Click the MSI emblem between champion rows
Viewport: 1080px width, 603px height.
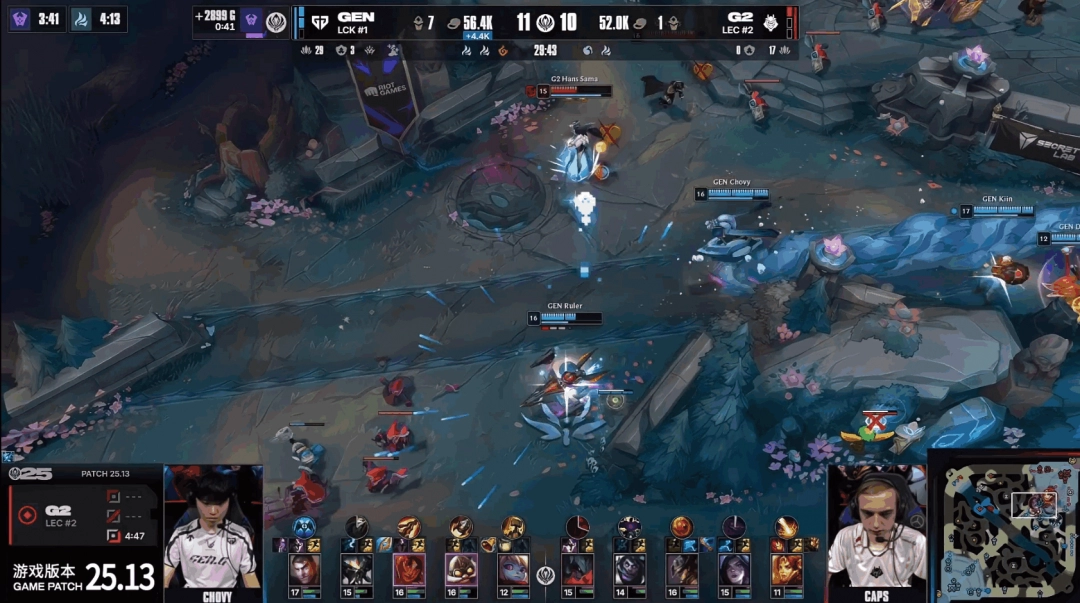point(545,573)
